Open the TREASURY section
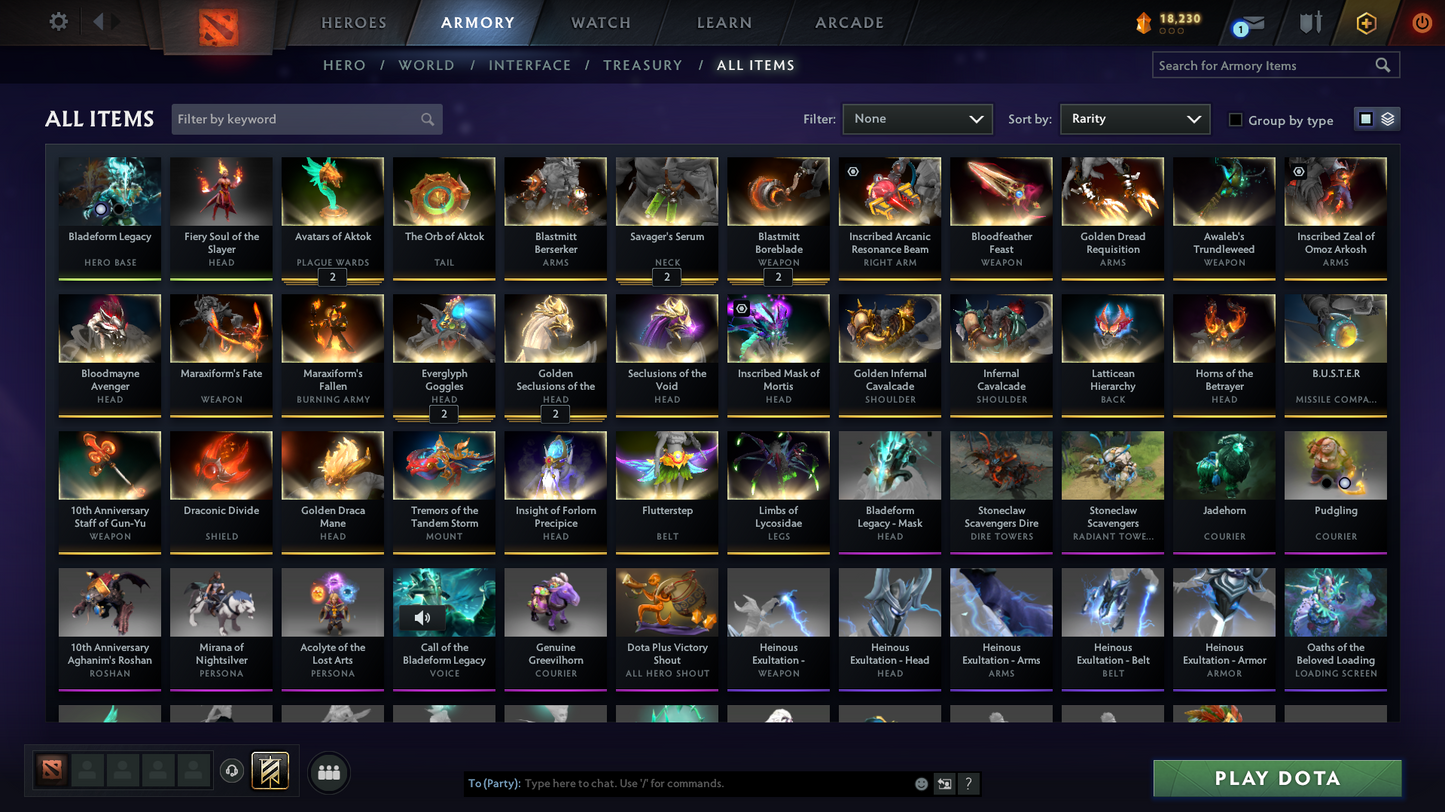This screenshot has height=812, width=1445. click(x=642, y=65)
